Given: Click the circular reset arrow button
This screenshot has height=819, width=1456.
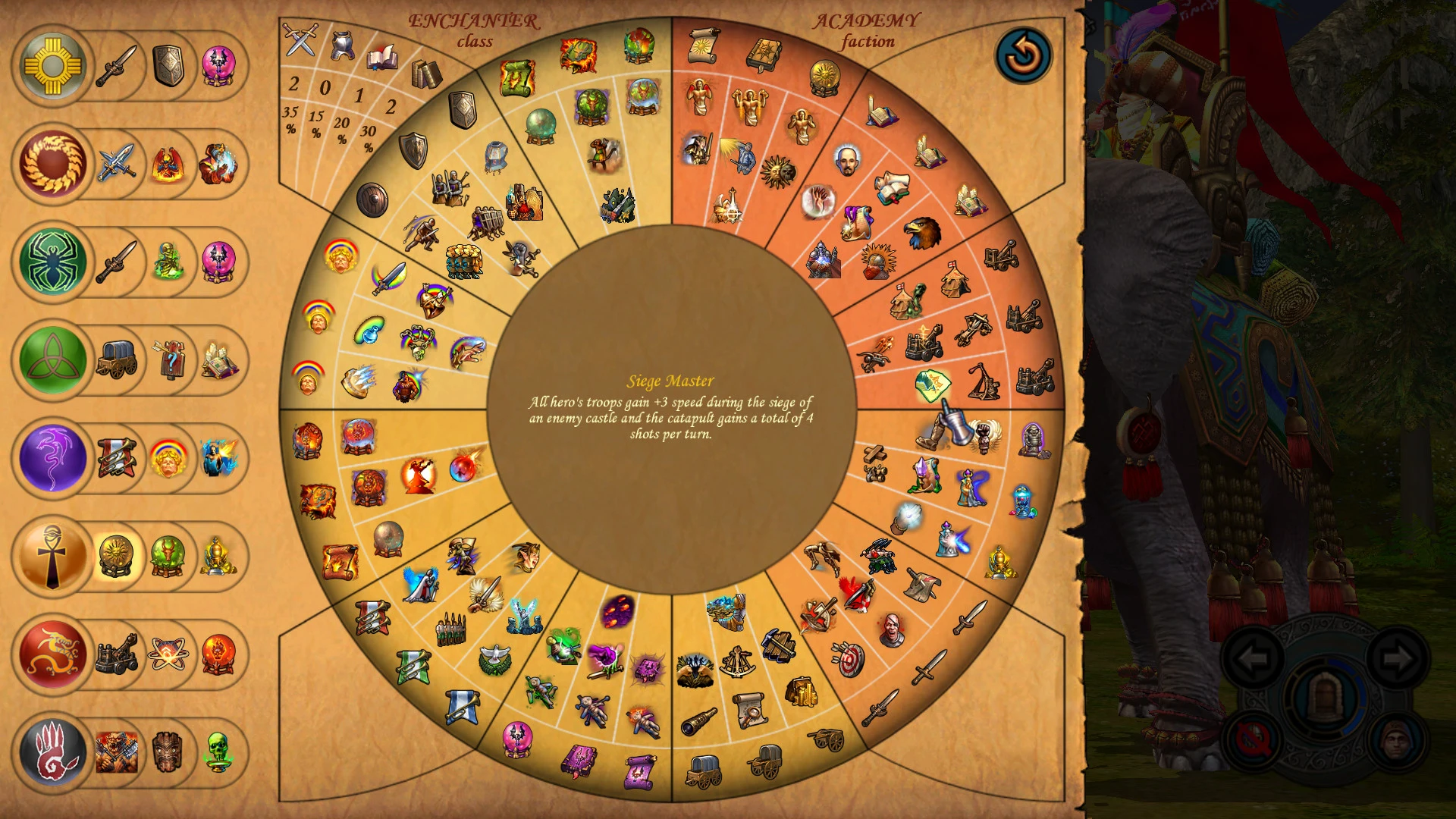Looking at the screenshot, I should pyautogui.click(x=1024, y=55).
